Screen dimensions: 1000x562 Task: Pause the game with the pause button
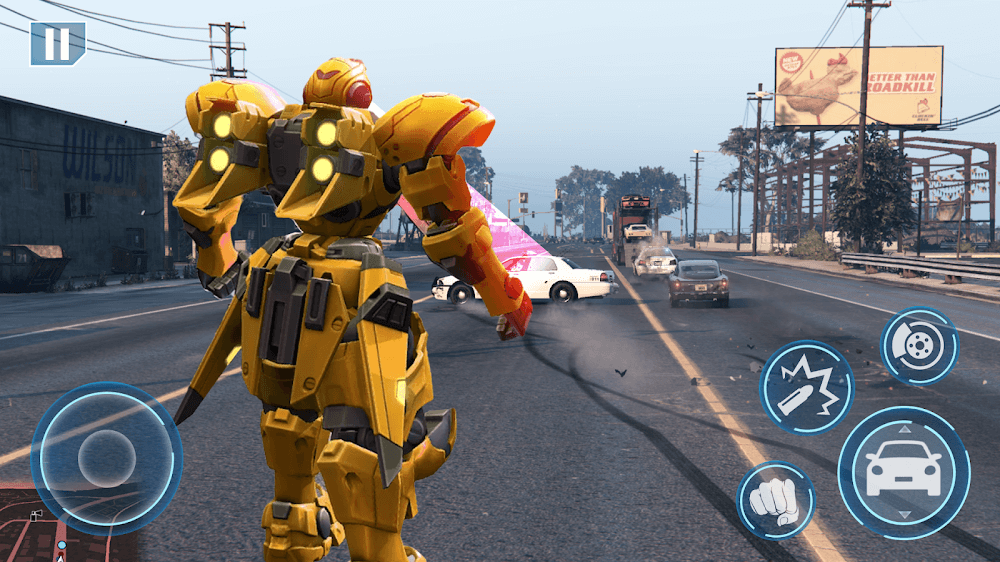click(x=57, y=43)
